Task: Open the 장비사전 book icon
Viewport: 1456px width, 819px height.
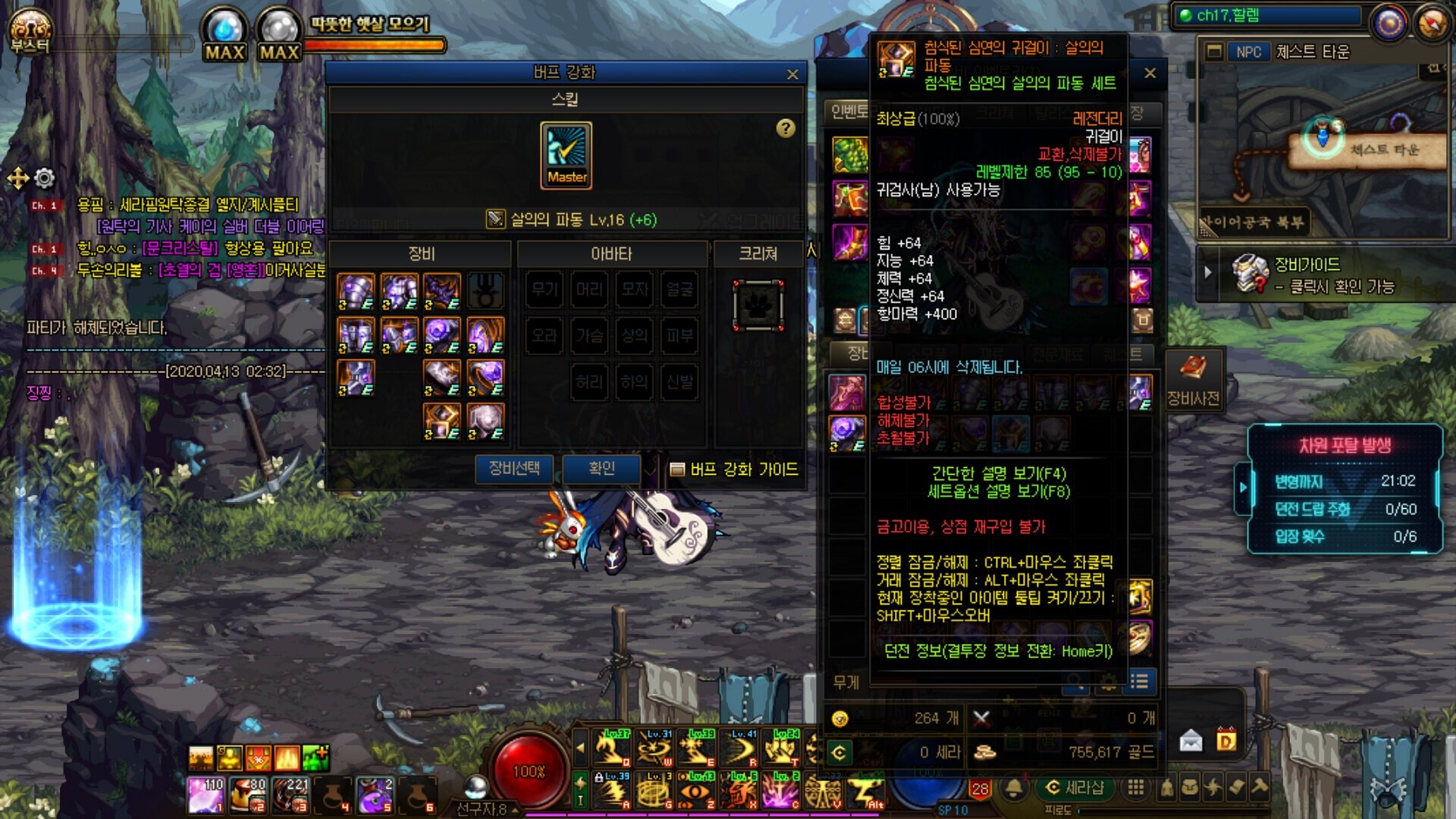Action: [1193, 377]
